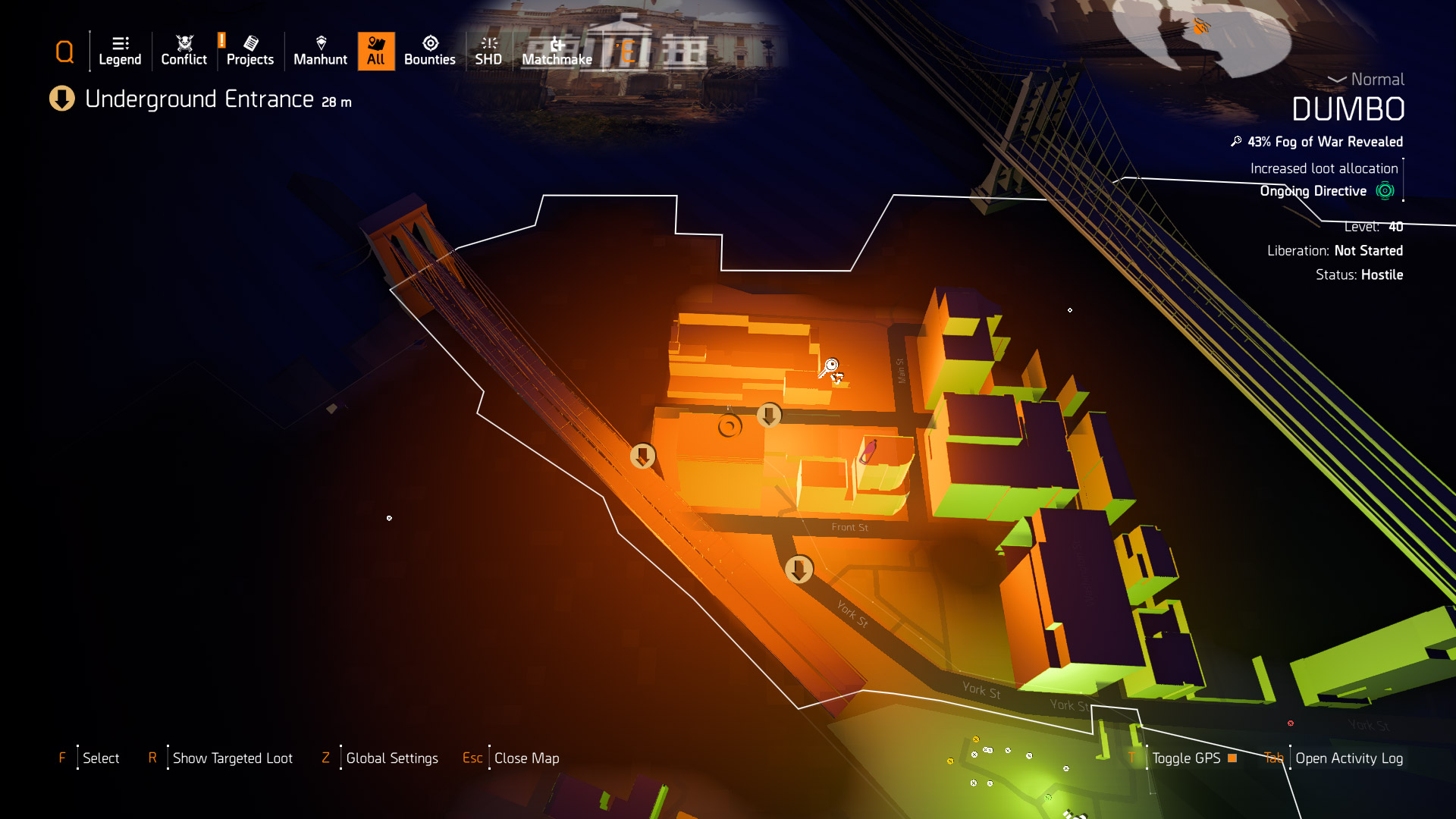1456x819 pixels.
Task: Select the Manhunt filter
Action: 320,51
